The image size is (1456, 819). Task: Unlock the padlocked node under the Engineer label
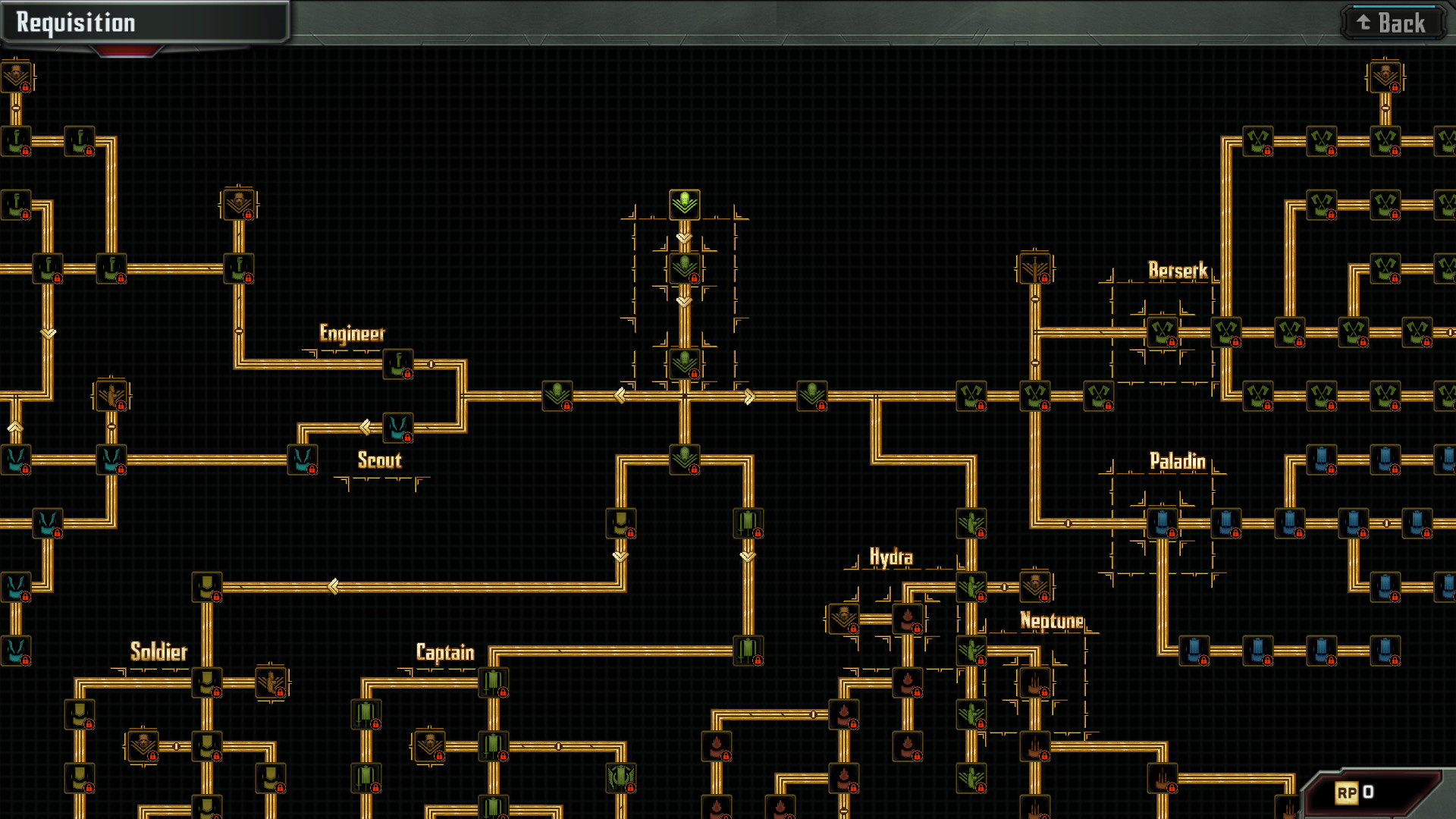397,362
